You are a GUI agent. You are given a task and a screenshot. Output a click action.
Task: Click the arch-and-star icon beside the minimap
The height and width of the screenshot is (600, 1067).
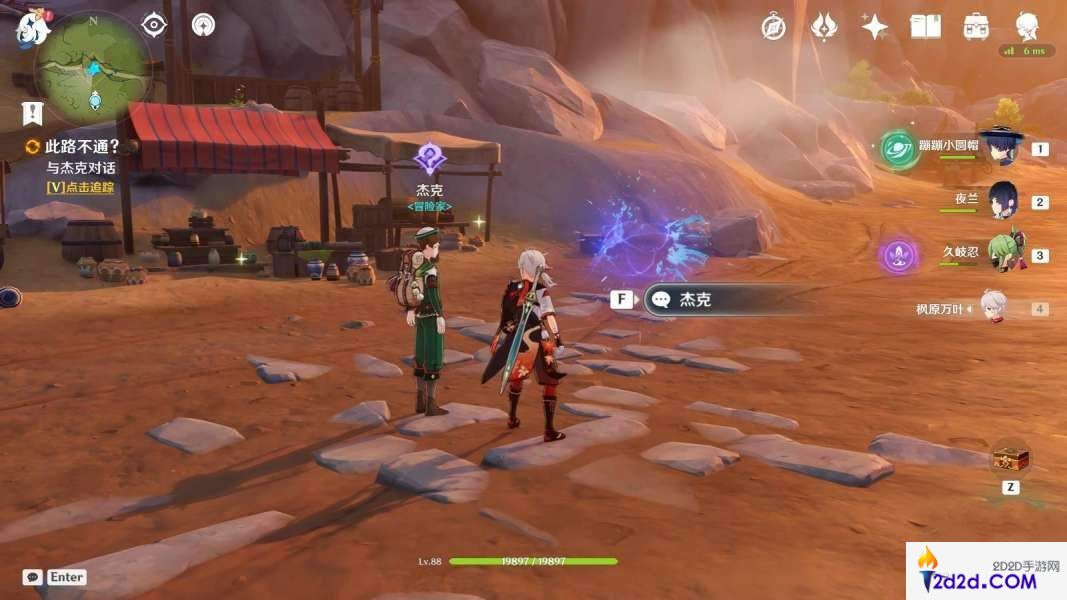pos(203,24)
